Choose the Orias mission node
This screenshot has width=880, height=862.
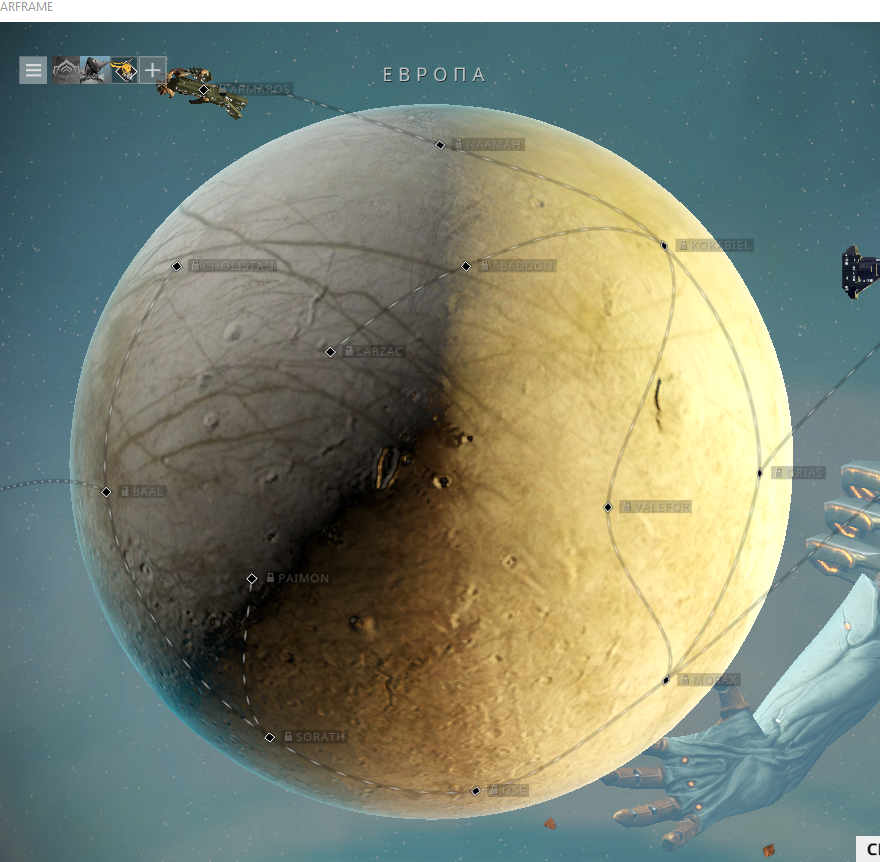click(x=760, y=473)
